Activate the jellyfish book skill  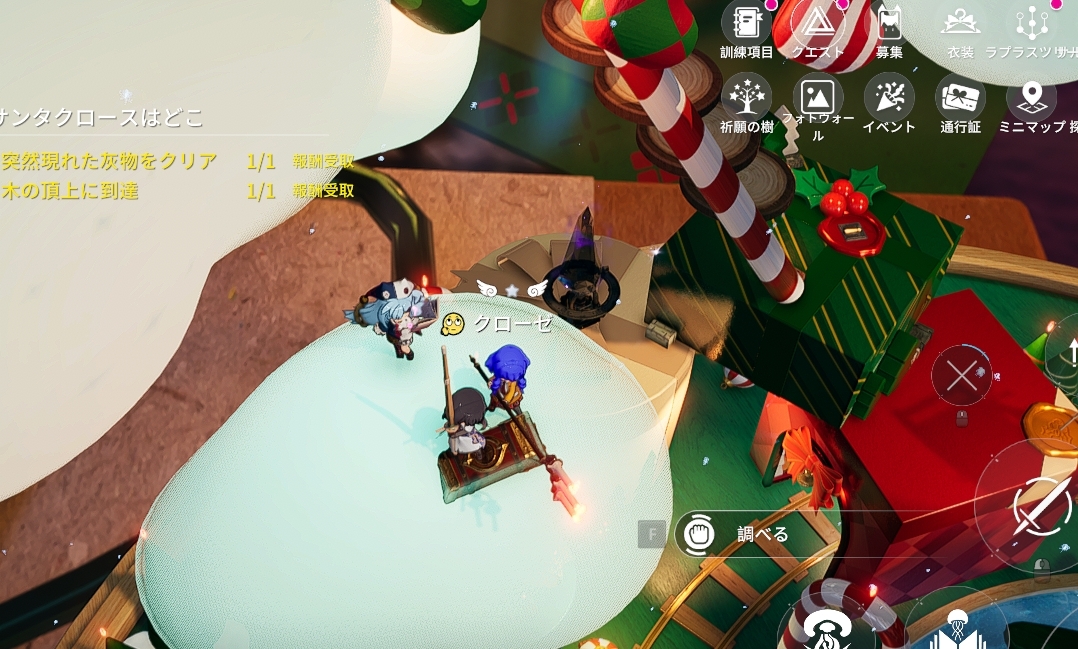(x=957, y=628)
